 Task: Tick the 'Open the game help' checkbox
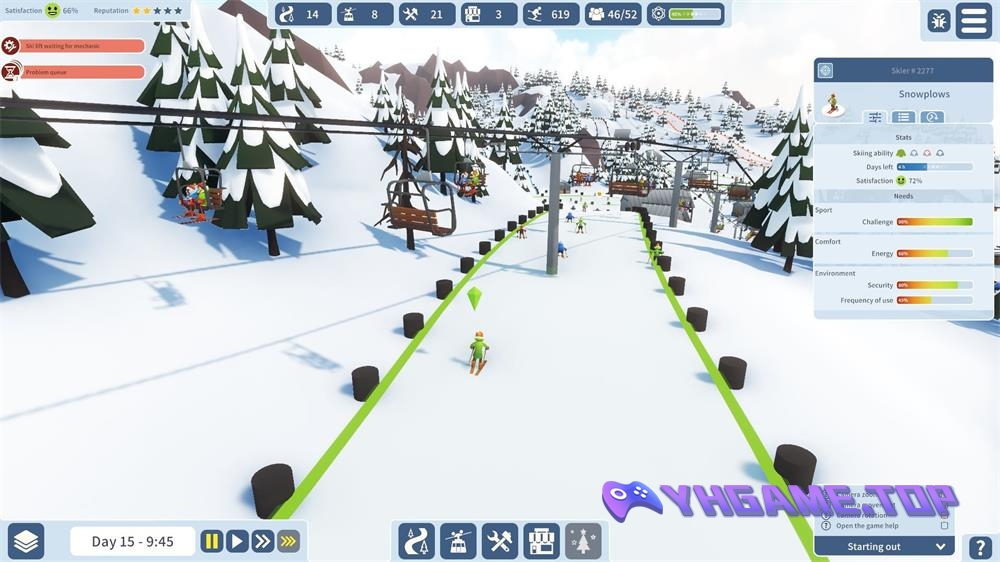(x=944, y=525)
